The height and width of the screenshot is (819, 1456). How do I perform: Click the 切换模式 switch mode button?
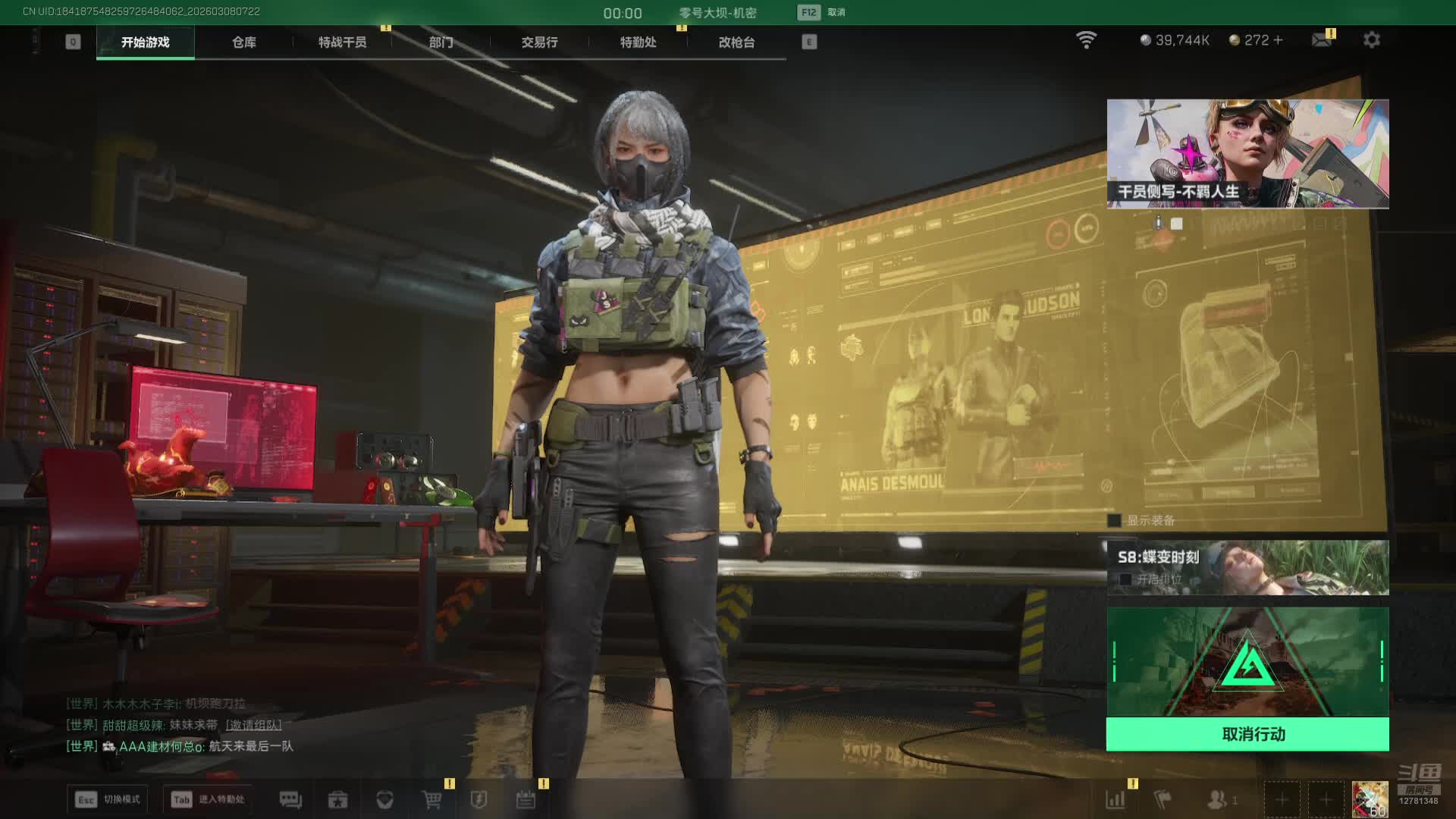coord(108,799)
